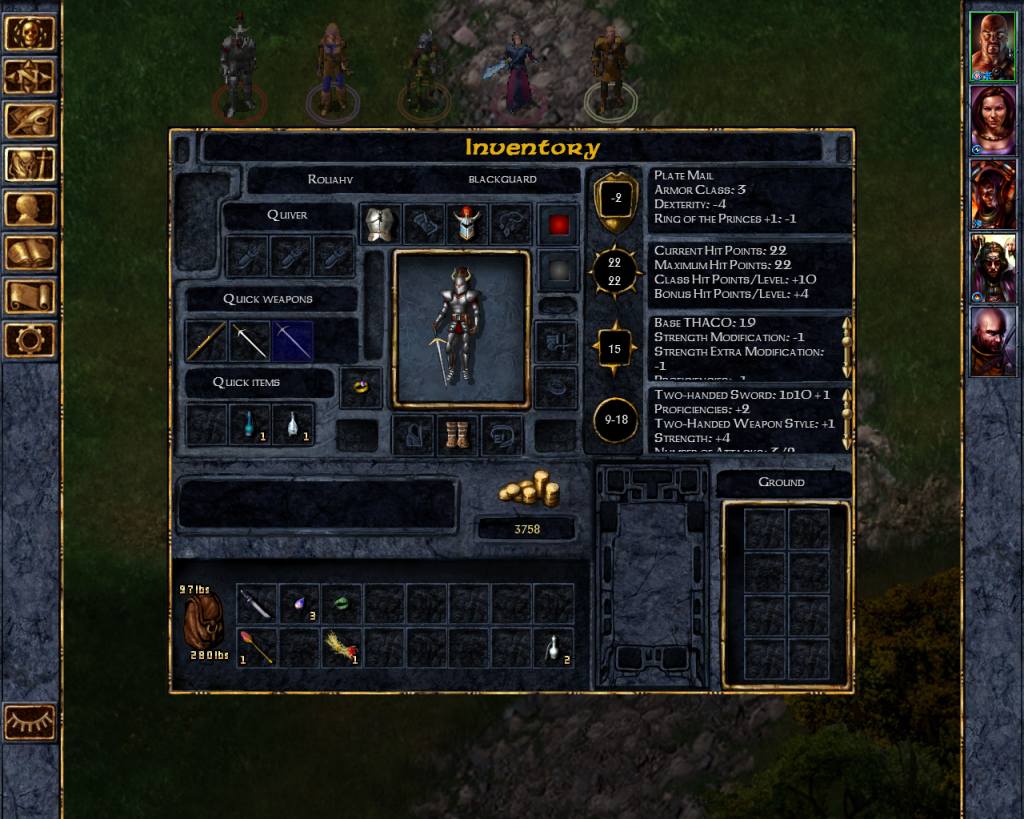Viewport: 1024px width, 819px height.
Task: Toggle the closed-eye button at bottom left
Action: (30, 722)
